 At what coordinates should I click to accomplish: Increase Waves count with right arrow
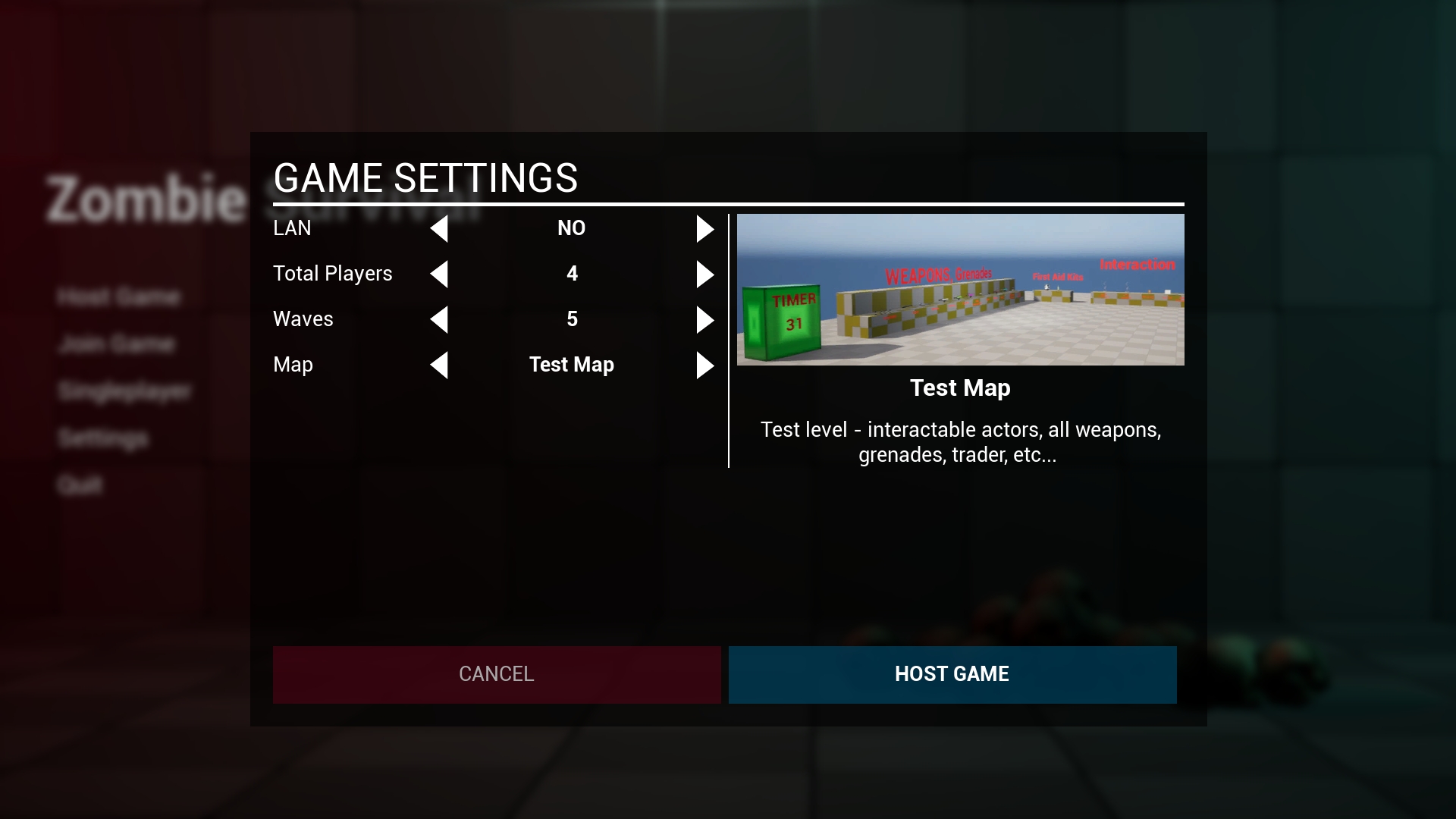click(705, 319)
